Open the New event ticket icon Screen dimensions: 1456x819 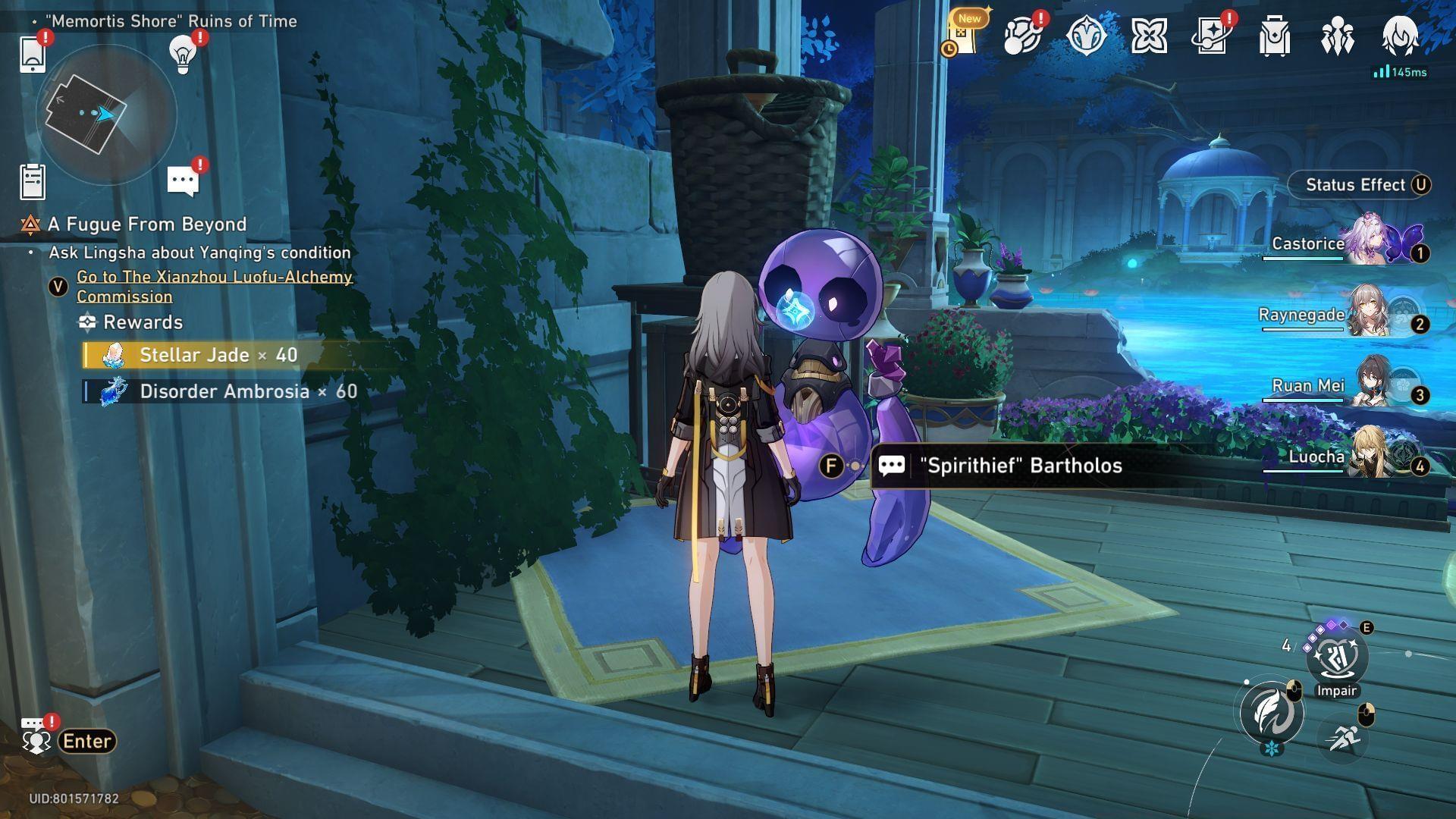pyautogui.click(x=963, y=36)
